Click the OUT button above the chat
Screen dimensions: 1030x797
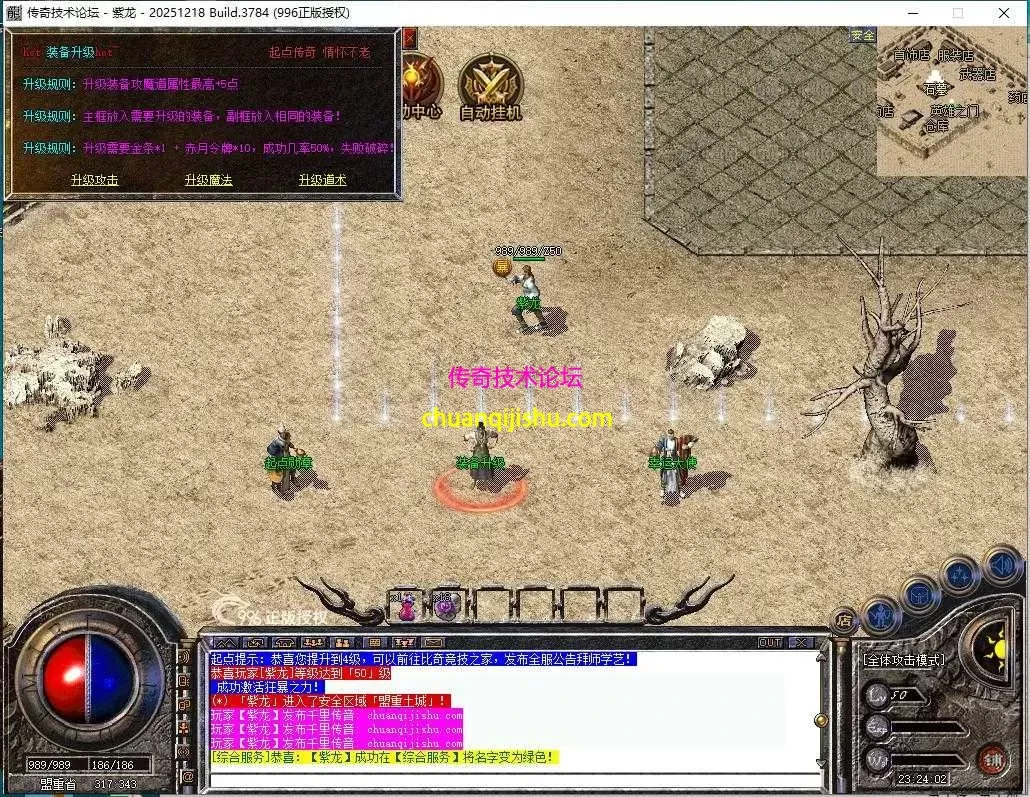pyautogui.click(x=770, y=642)
